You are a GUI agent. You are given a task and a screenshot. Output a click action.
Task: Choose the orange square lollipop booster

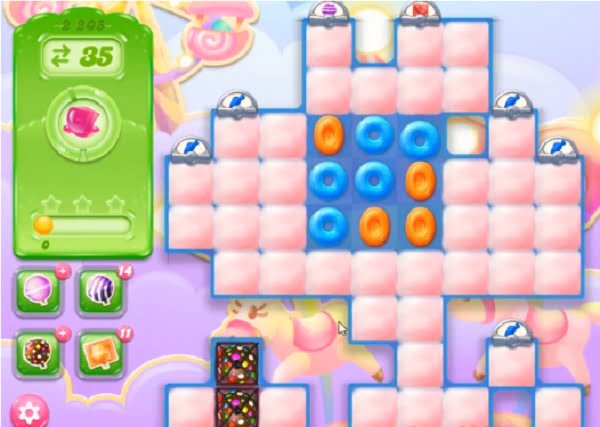pos(97,349)
